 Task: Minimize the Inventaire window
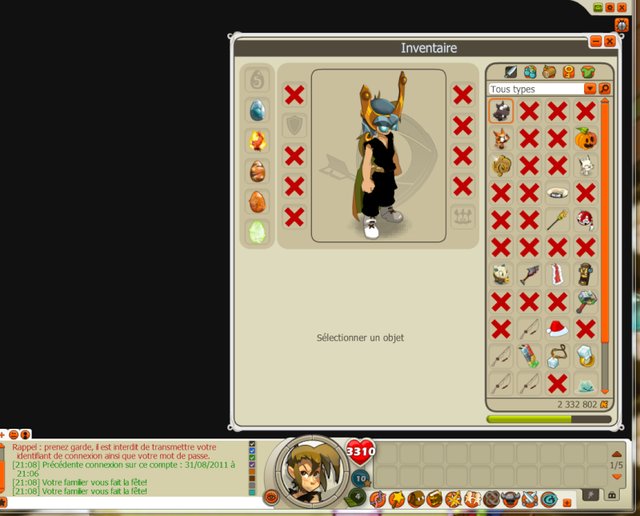tap(596, 42)
